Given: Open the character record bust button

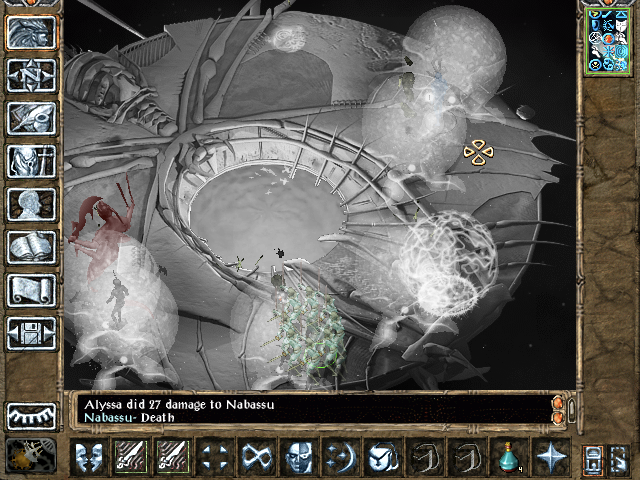Looking at the screenshot, I should [32, 204].
